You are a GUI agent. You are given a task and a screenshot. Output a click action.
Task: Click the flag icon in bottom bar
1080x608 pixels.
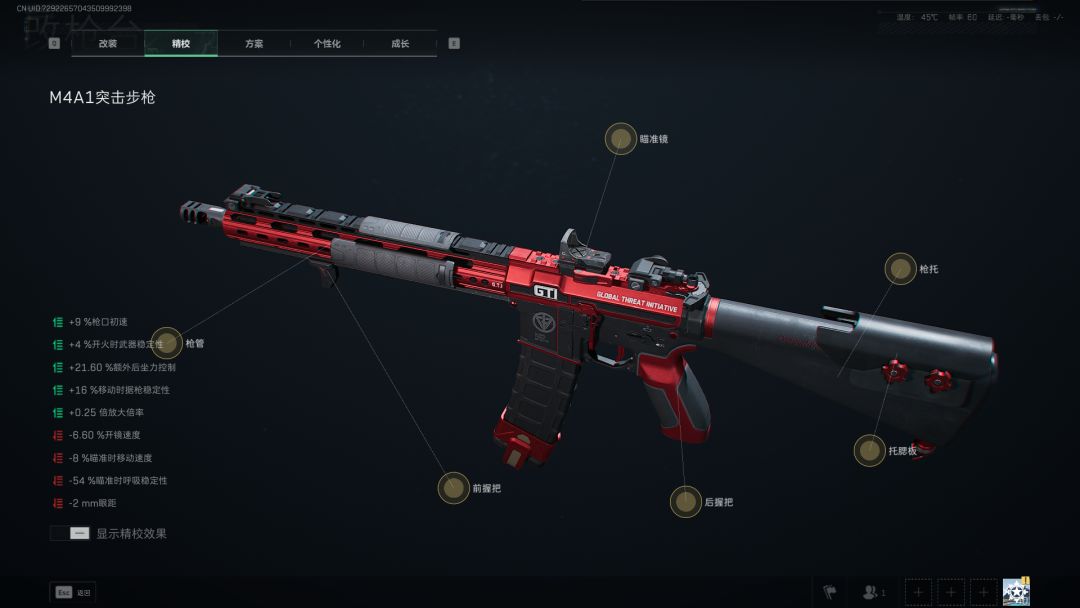830,592
